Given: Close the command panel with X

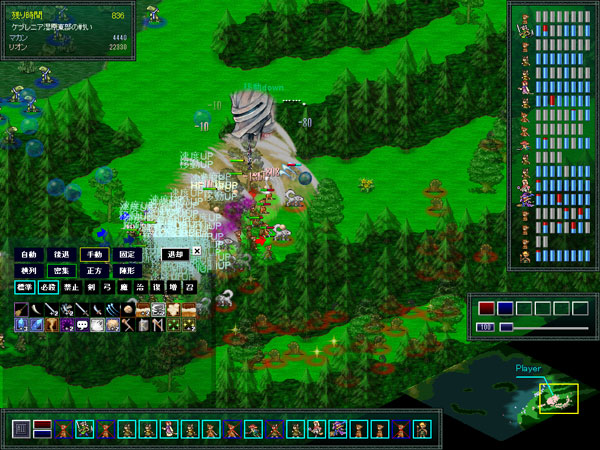Looking at the screenshot, I should 197,251.
